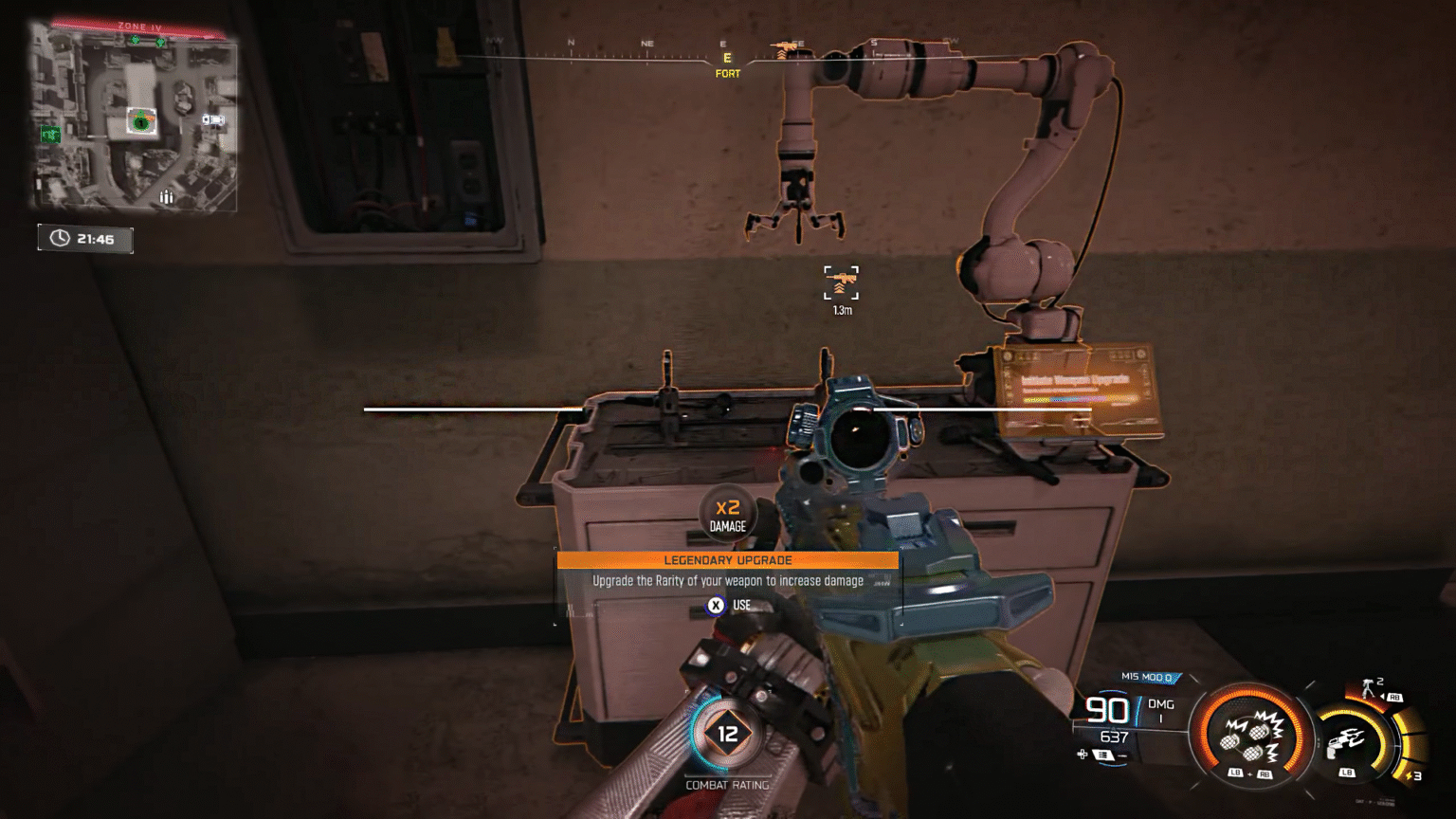Click the objective circle icon on the minimap

141,122
